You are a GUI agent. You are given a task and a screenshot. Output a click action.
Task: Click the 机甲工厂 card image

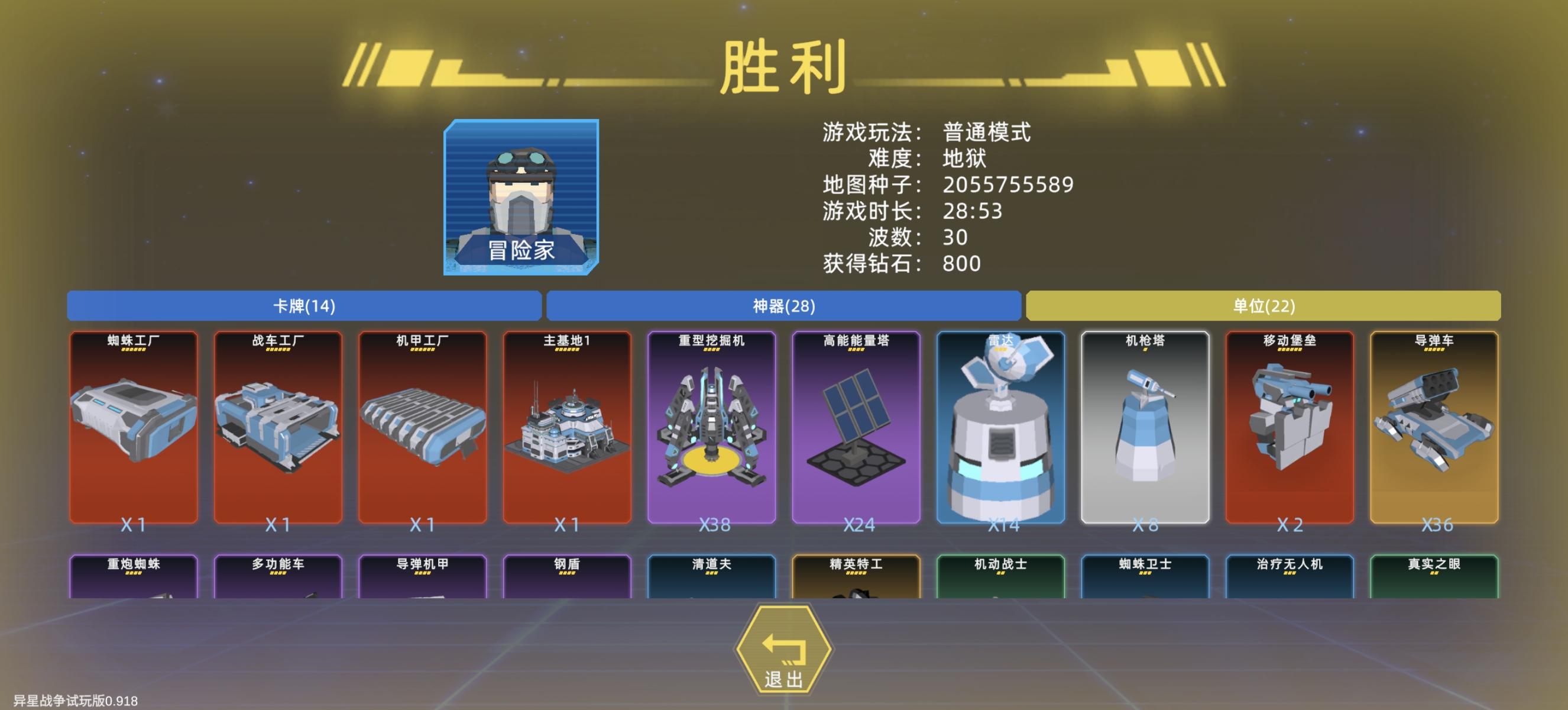pos(424,426)
